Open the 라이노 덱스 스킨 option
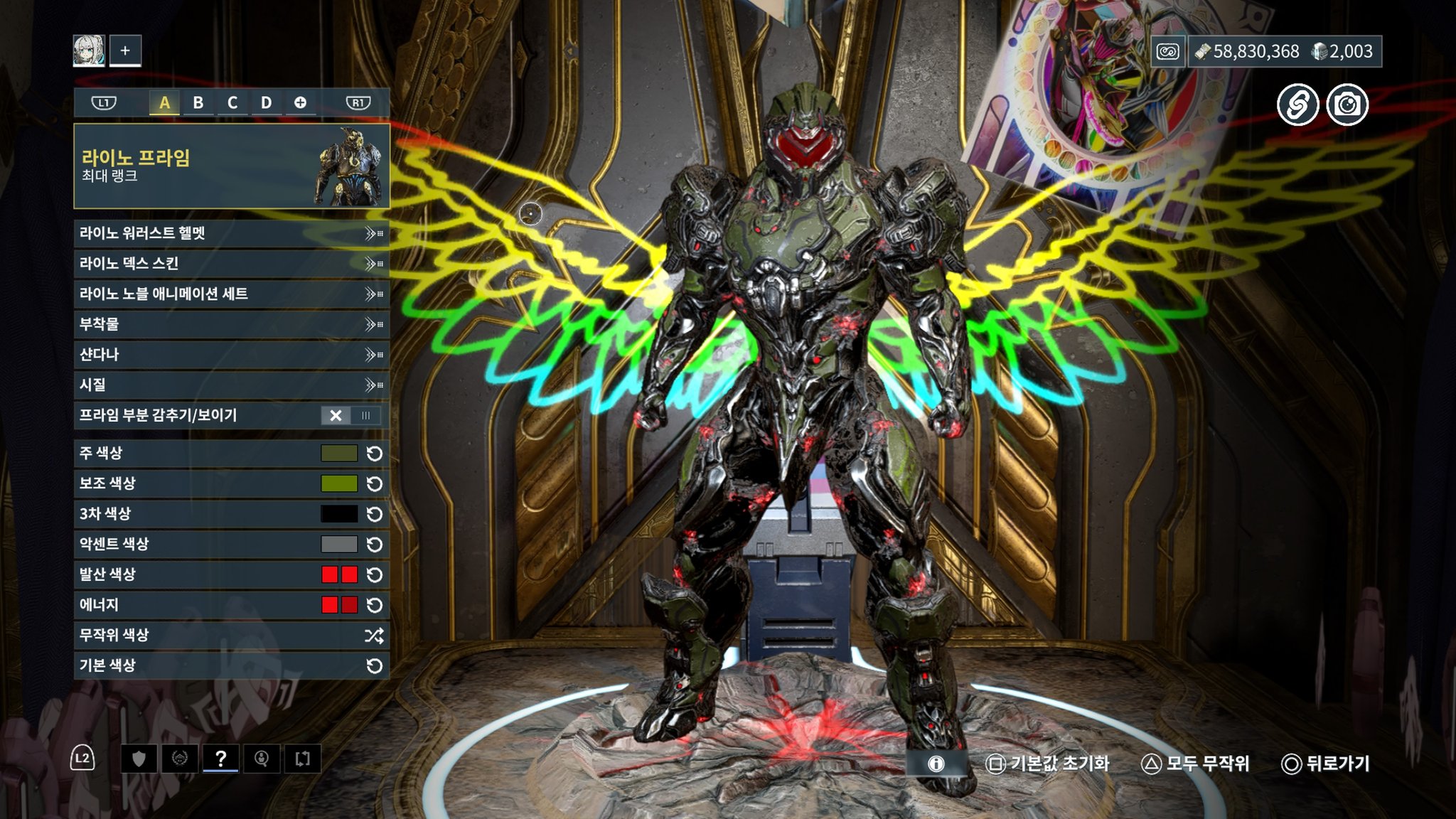The height and width of the screenshot is (819, 1456). tap(231, 264)
